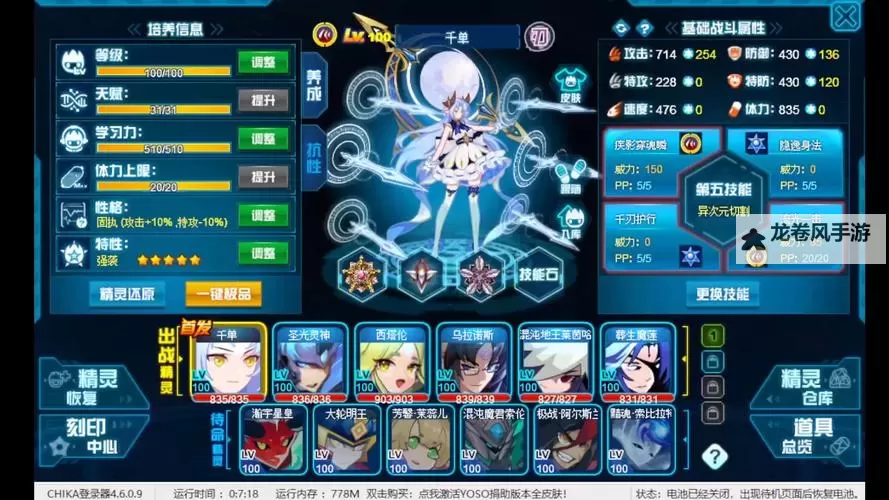The width and height of the screenshot is (889, 500).
Task: Raise the stamina cap (体力上限)
Action: click(x=263, y=176)
